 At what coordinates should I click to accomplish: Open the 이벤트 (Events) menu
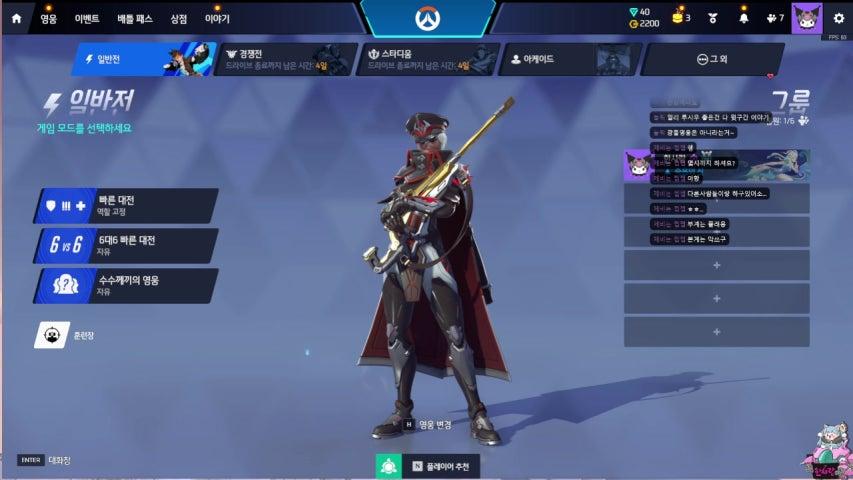click(87, 18)
